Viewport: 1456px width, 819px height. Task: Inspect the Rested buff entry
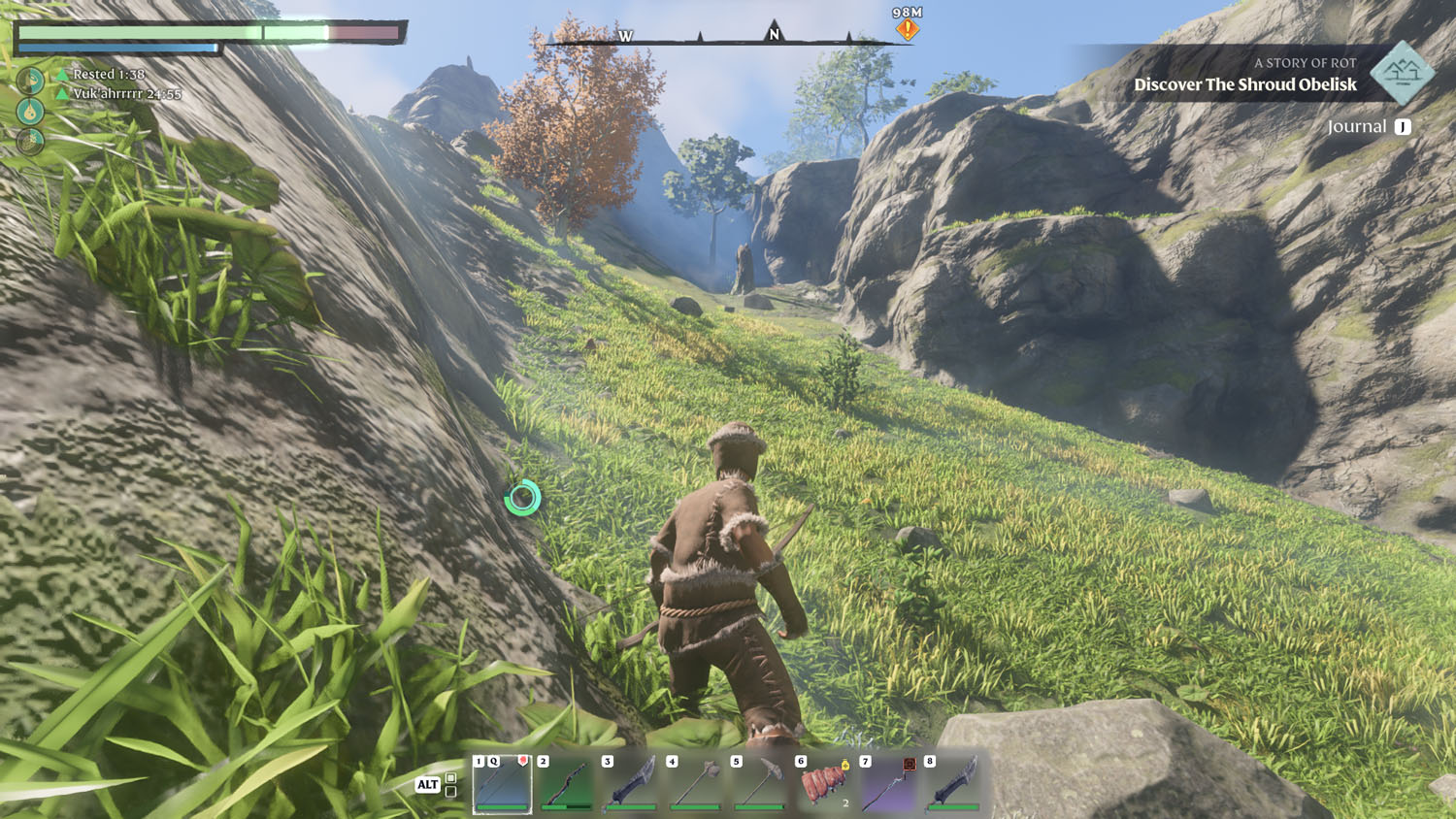click(108, 74)
